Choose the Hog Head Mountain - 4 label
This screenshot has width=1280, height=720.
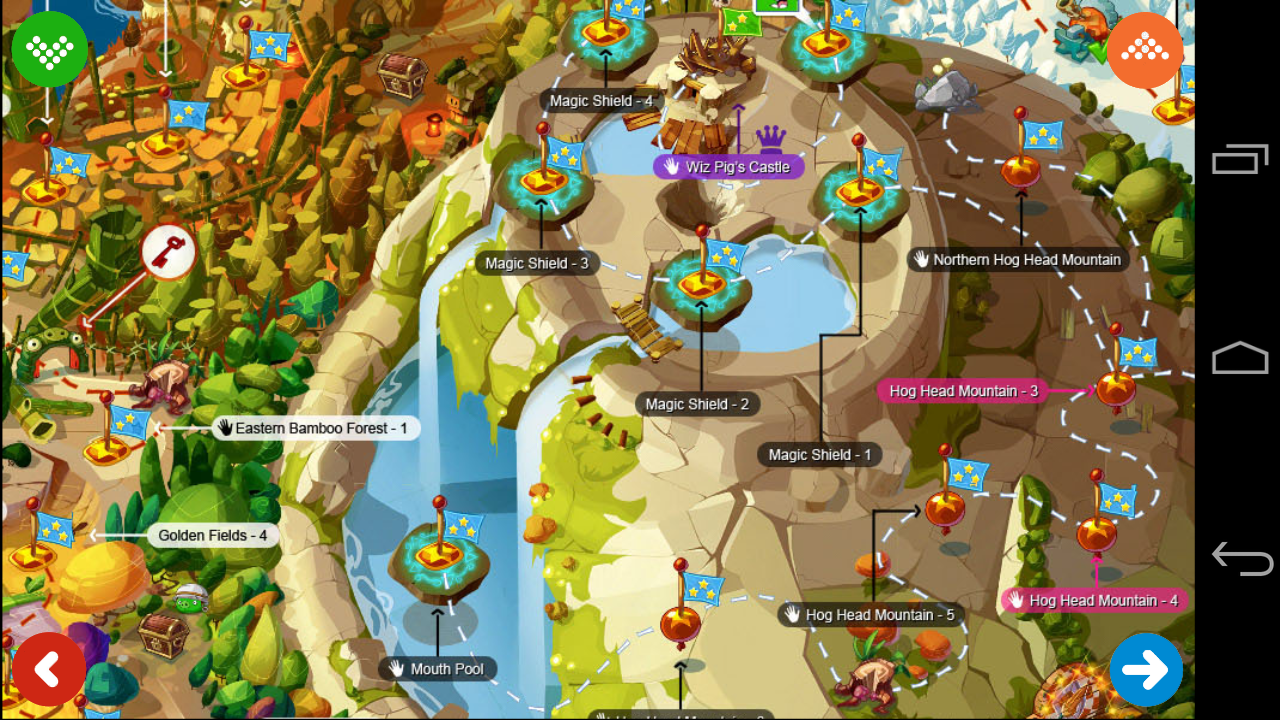[x=1094, y=601]
